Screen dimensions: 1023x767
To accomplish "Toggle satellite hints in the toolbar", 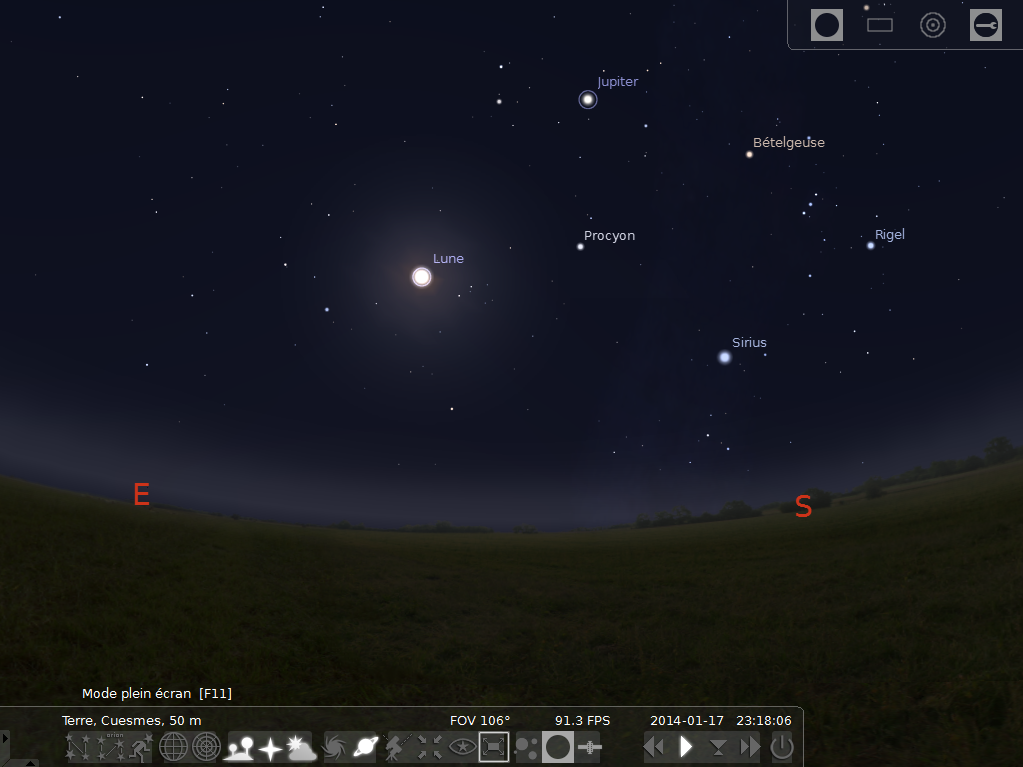I will (590, 746).
